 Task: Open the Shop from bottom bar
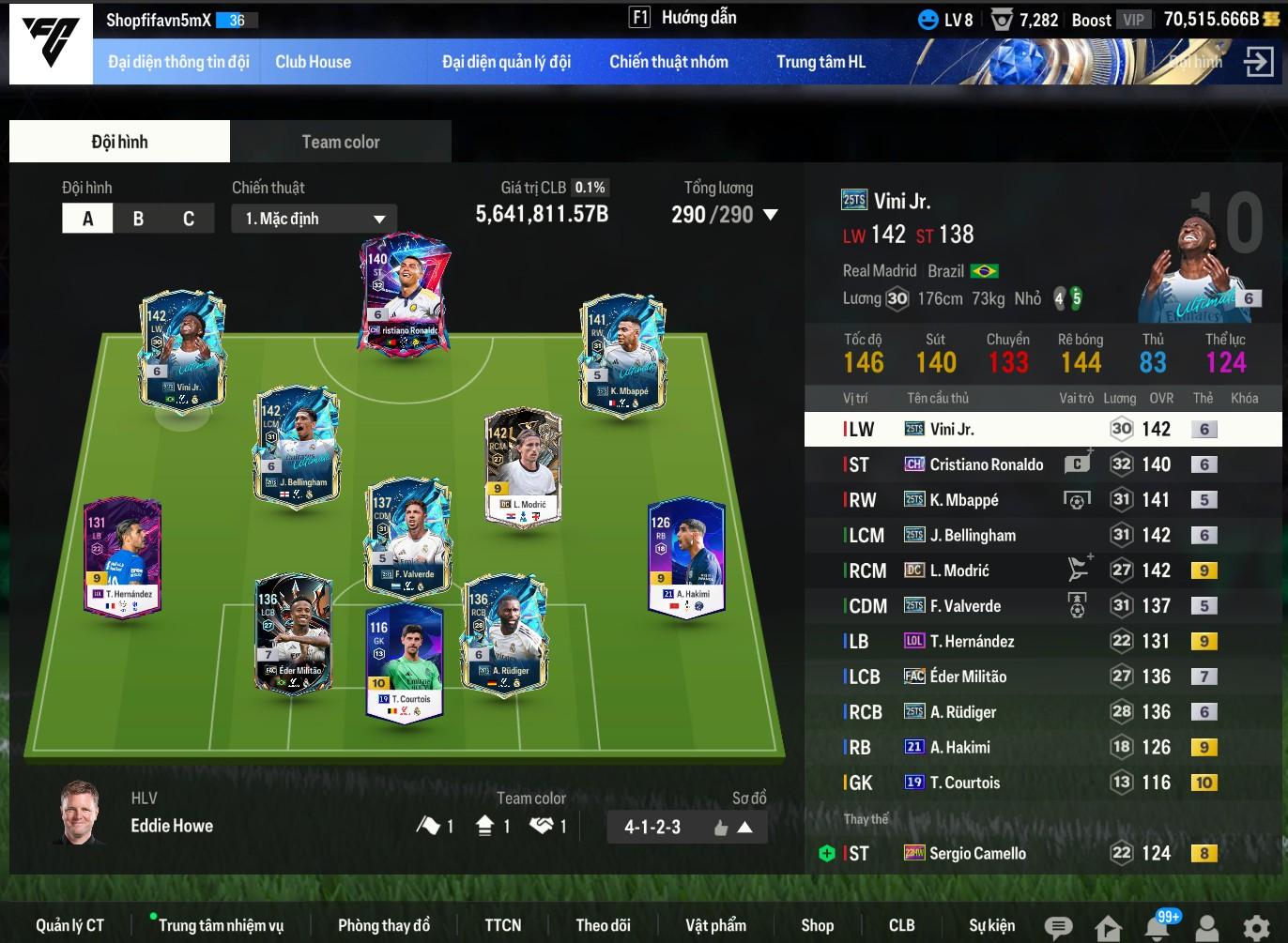coord(817,925)
